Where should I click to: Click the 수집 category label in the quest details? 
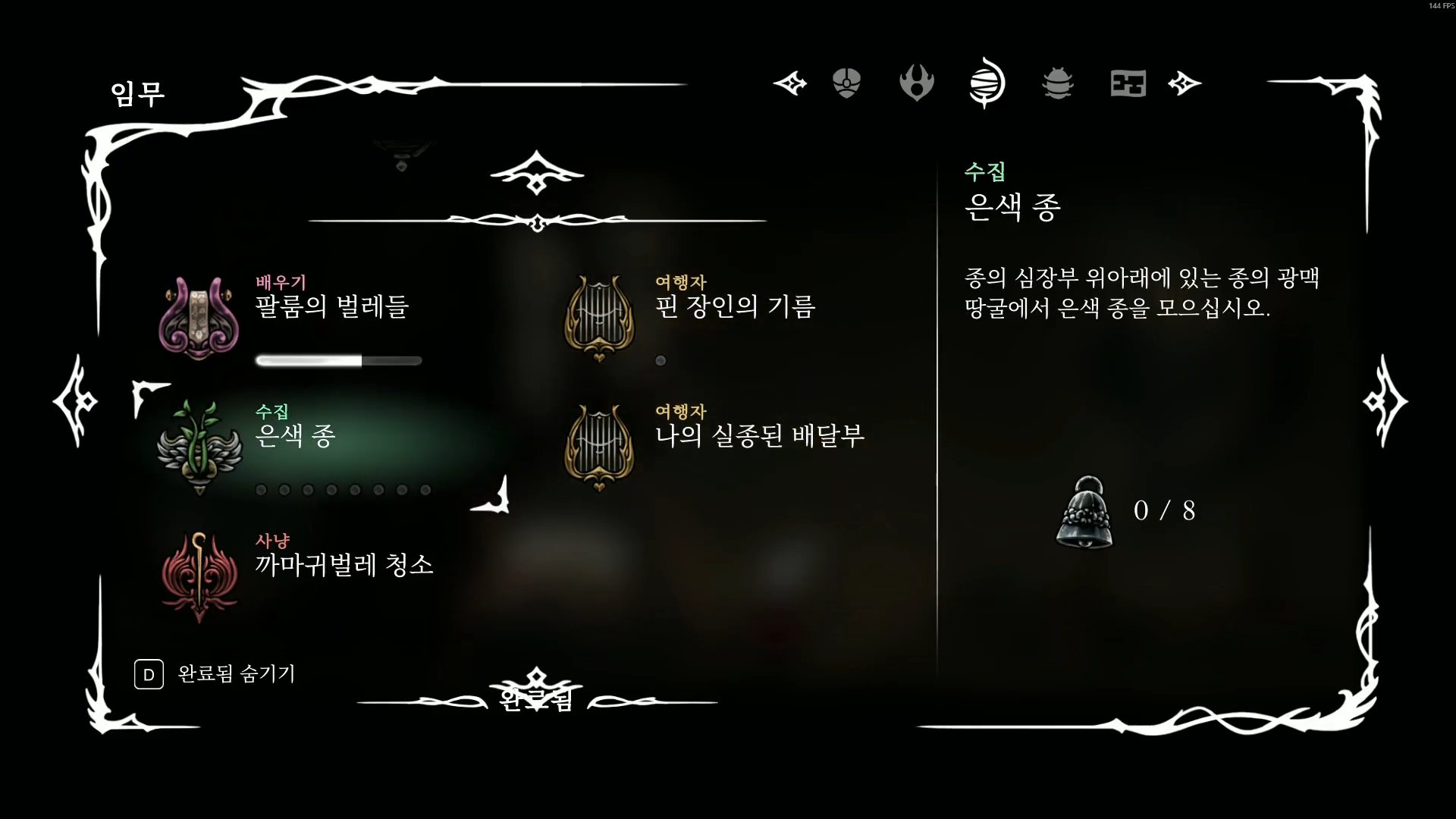986,171
